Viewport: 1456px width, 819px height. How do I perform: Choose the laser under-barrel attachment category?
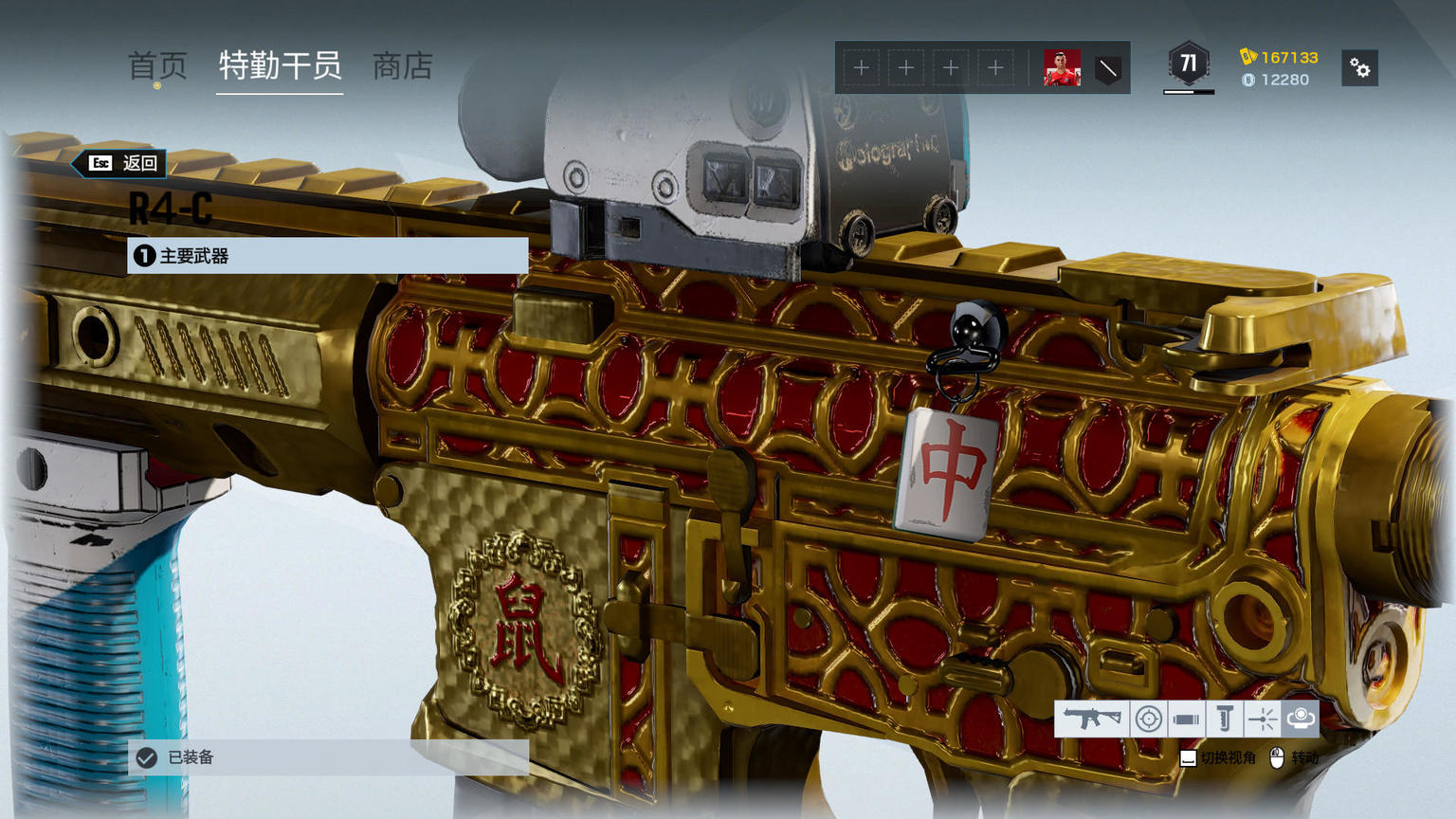click(x=1263, y=719)
